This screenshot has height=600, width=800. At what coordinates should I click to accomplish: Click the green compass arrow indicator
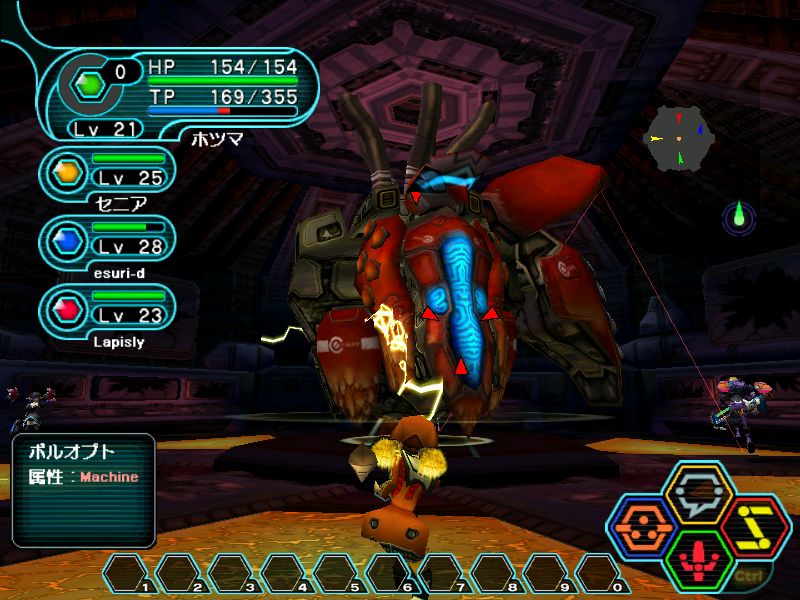pyautogui.click(x=740, y=215)
